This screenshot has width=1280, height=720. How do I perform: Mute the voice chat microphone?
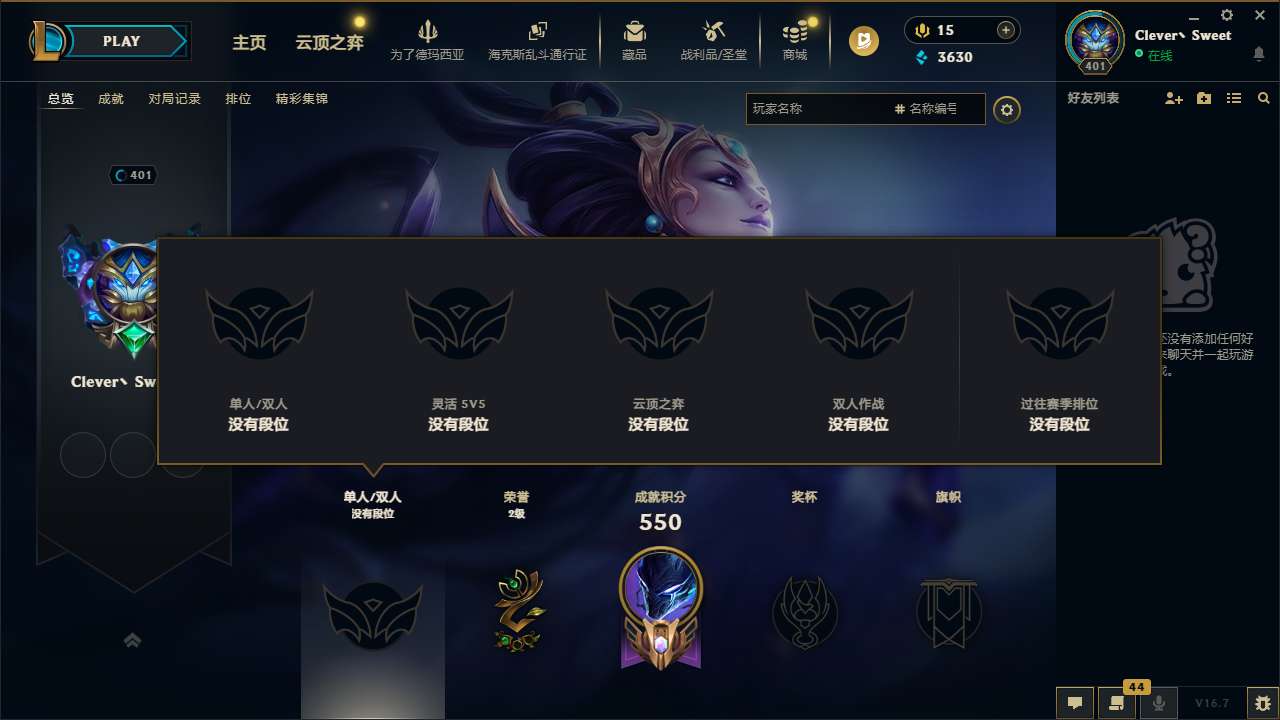1159,703
